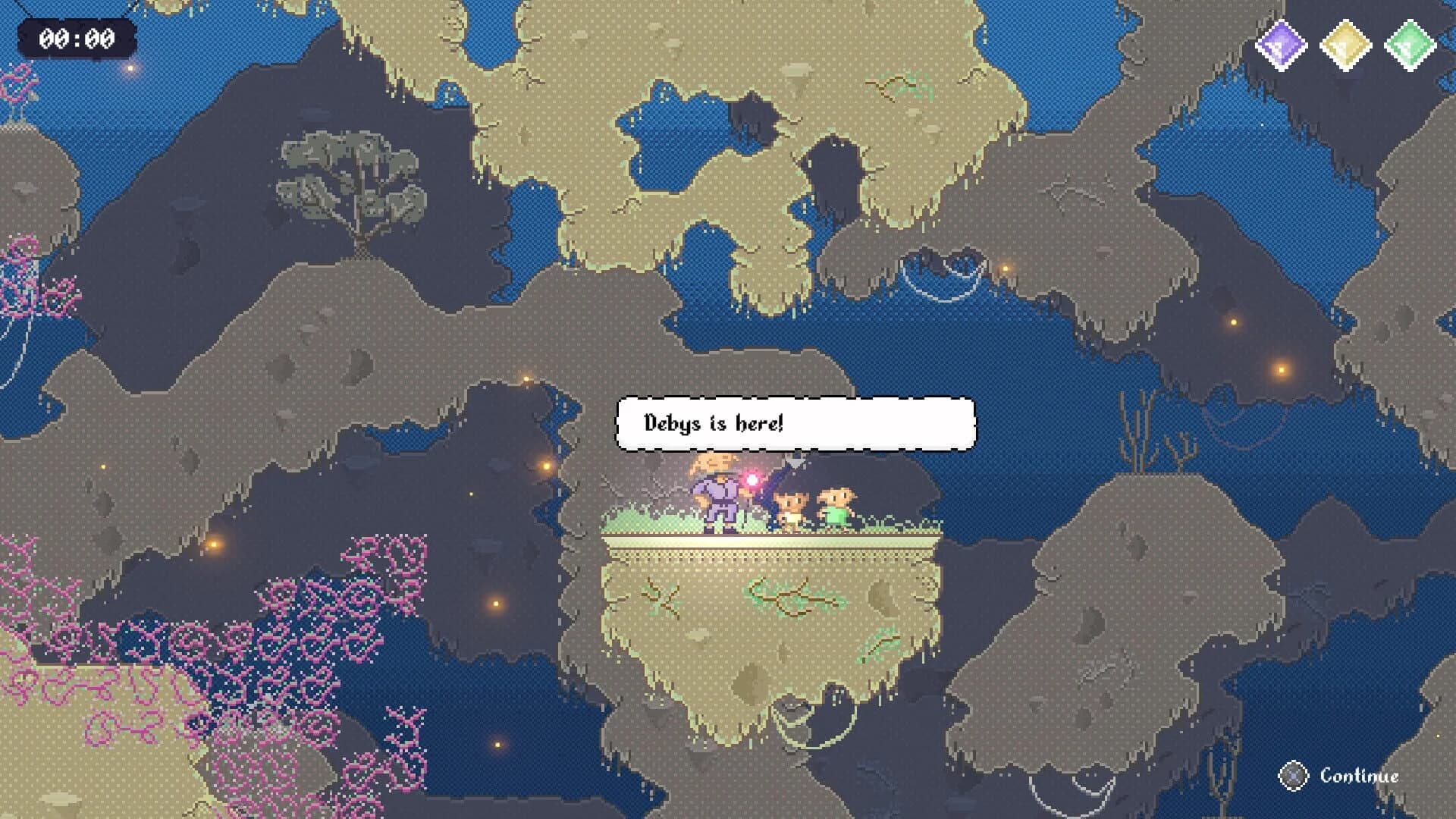
Task: Click the glowing pink orb near Debys
Action: (x=752, y=479)
